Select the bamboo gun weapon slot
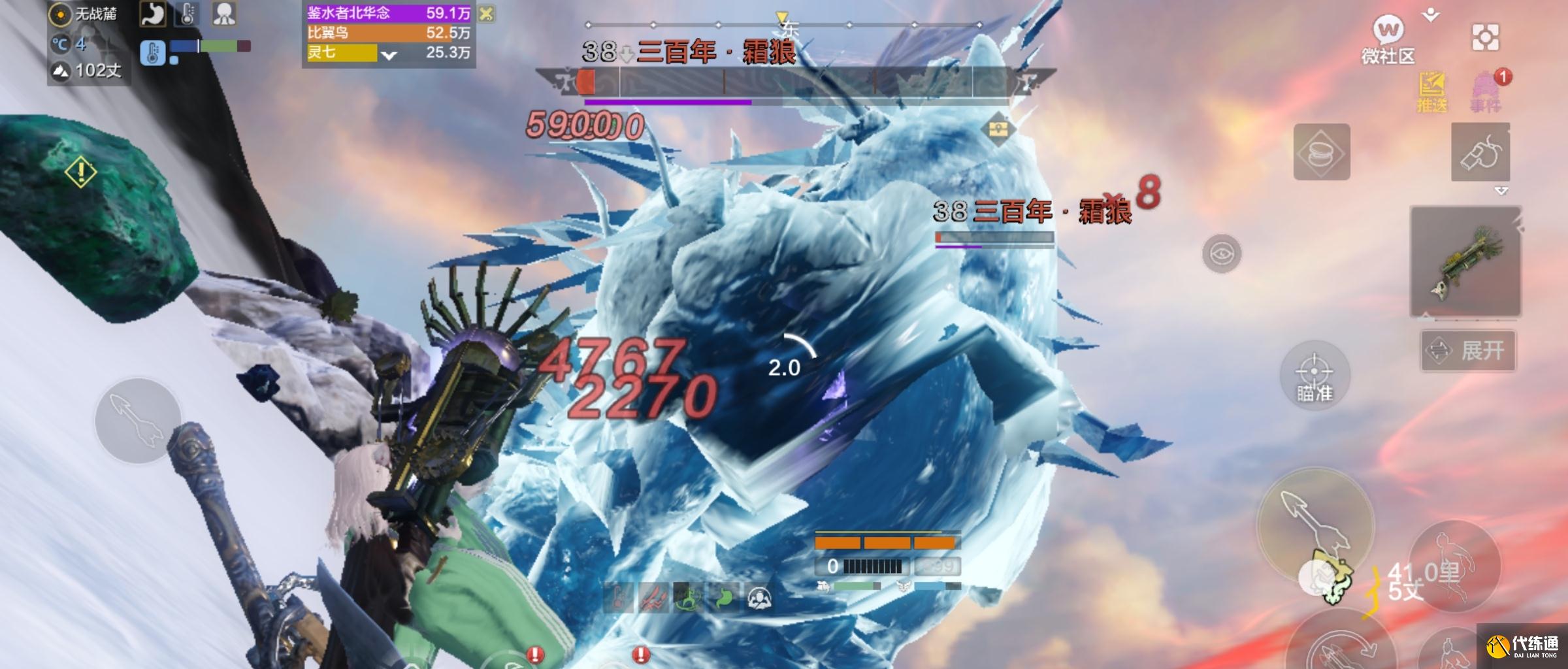This screenshot has width=1568, height=669. [1466, 261]
